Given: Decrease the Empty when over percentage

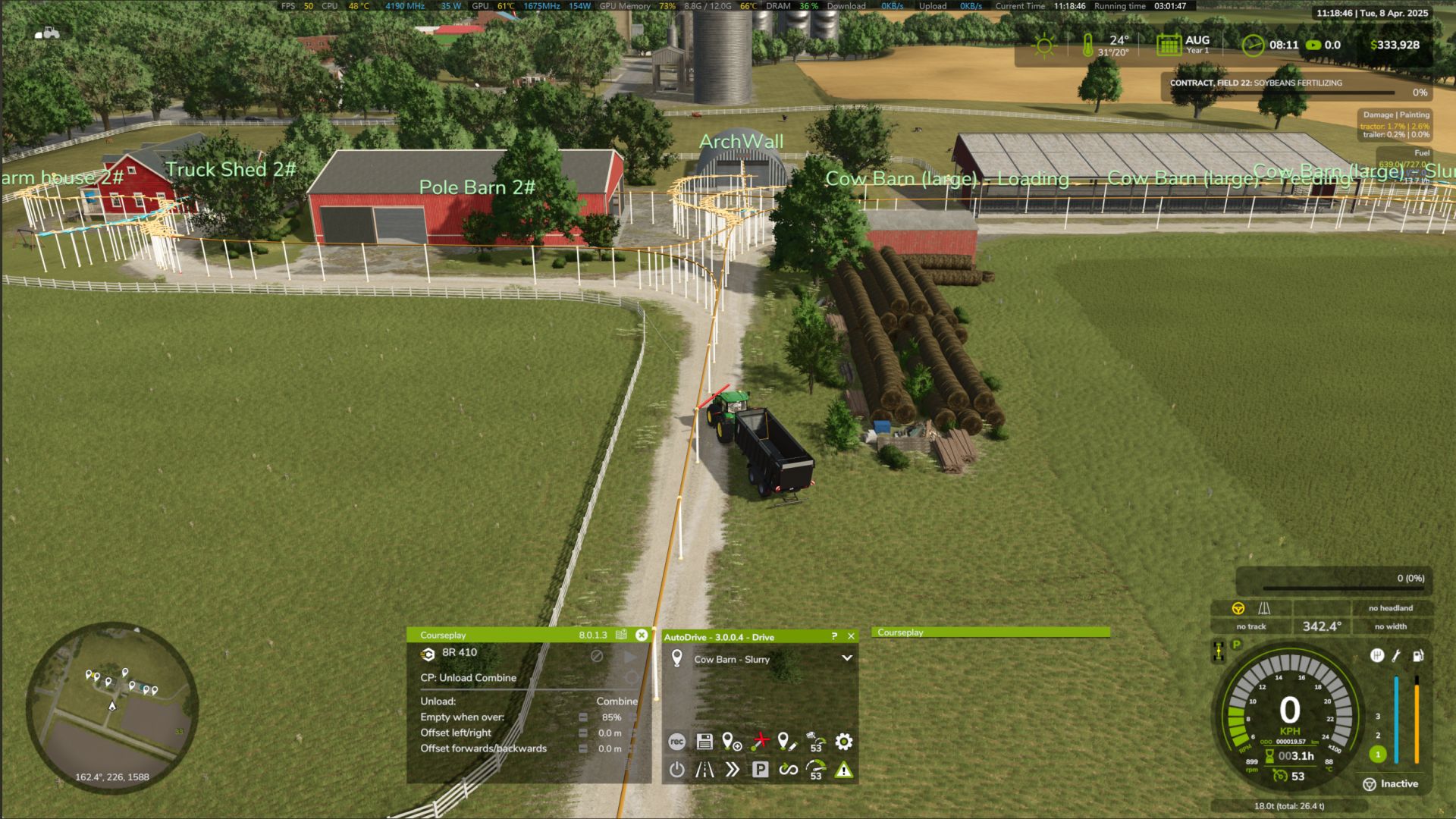Looking at the screenshot, I should pos(582,717).
